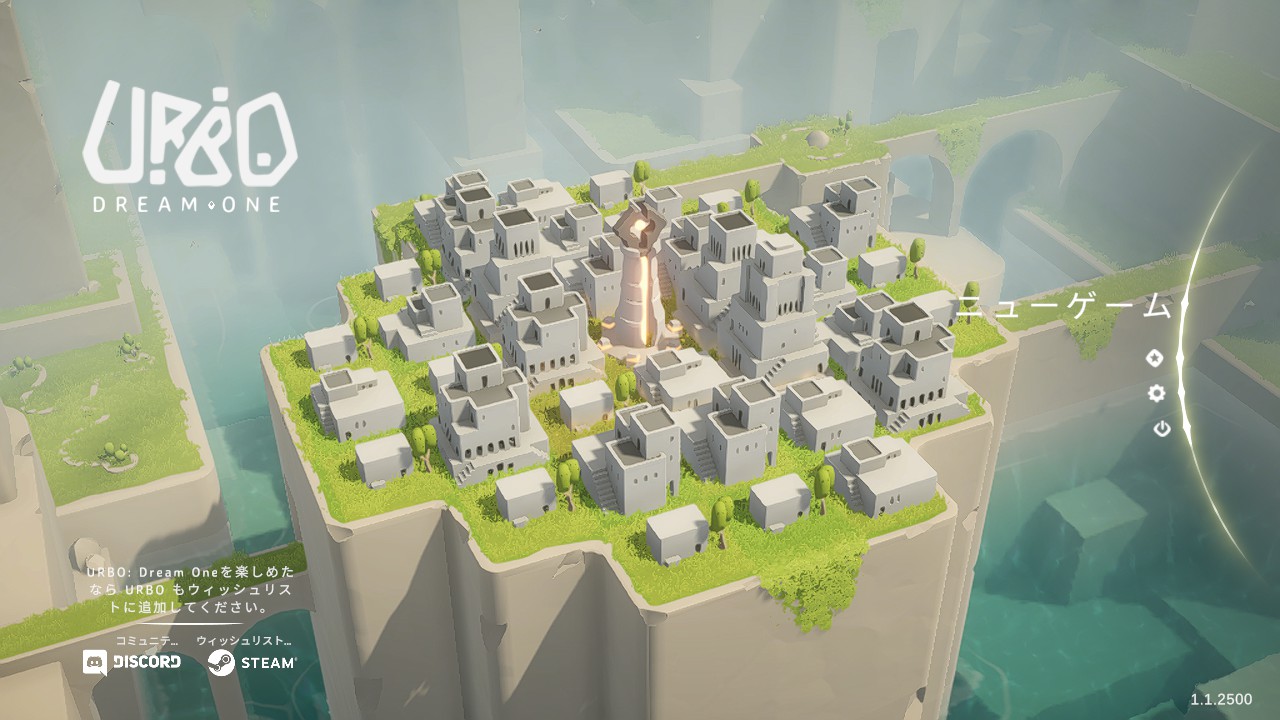Viewport: 1280px width, 720px height.
Task: Click the star diamond icon
Action: click(1154, 358)
